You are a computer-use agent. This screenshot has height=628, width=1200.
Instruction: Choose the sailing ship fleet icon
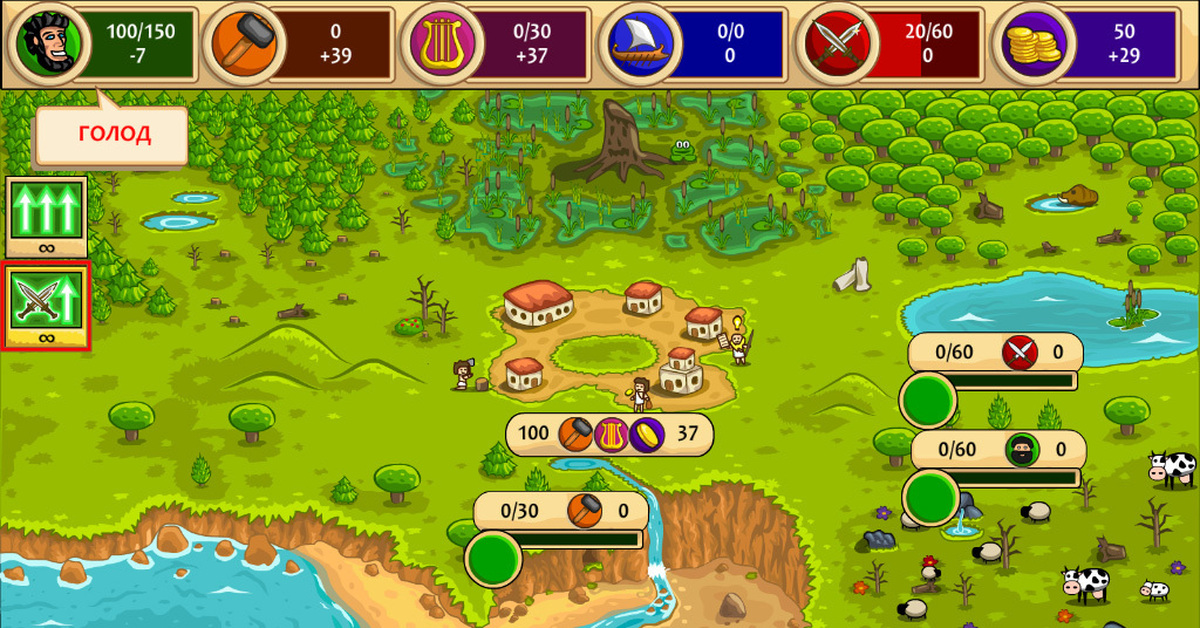pos(641,43)
